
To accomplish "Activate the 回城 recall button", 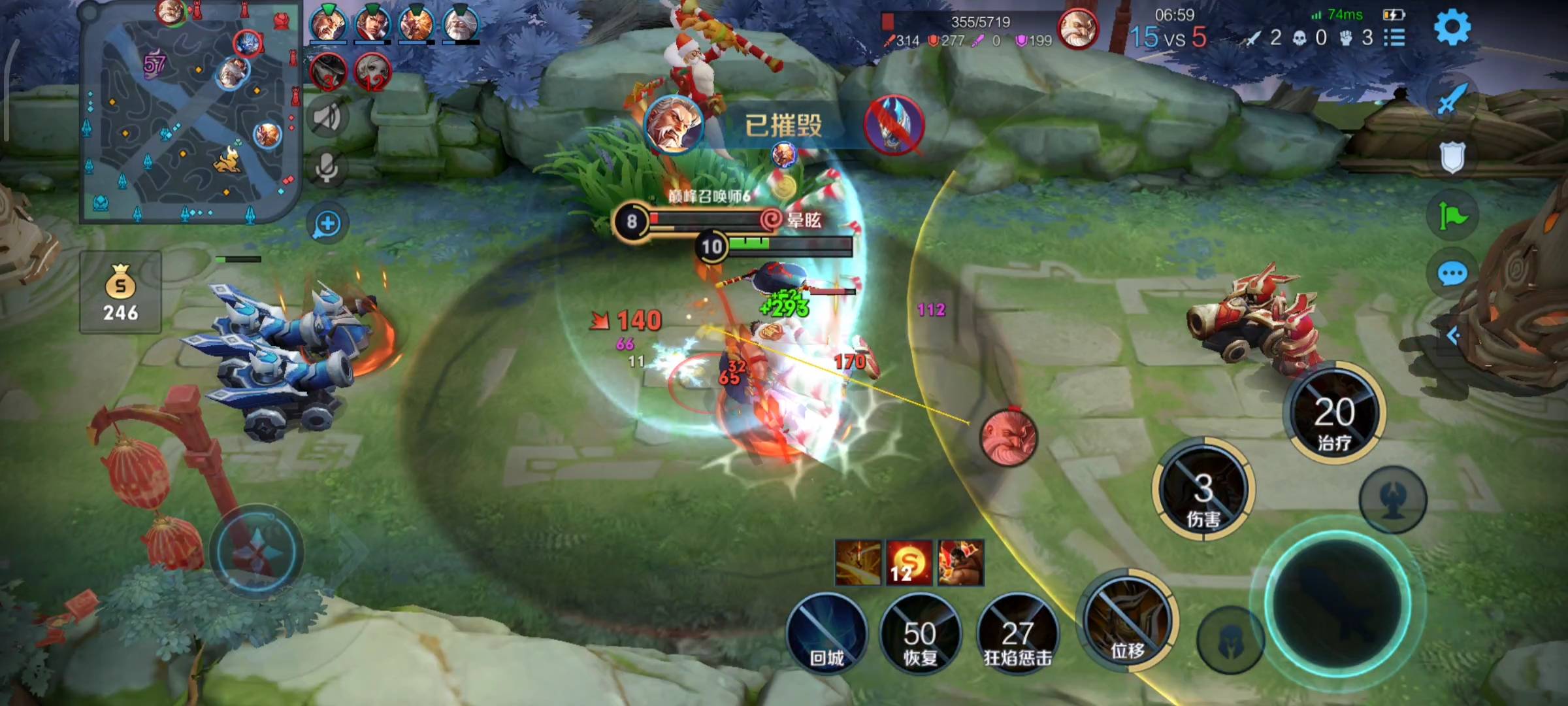I will tap(827, 633).
